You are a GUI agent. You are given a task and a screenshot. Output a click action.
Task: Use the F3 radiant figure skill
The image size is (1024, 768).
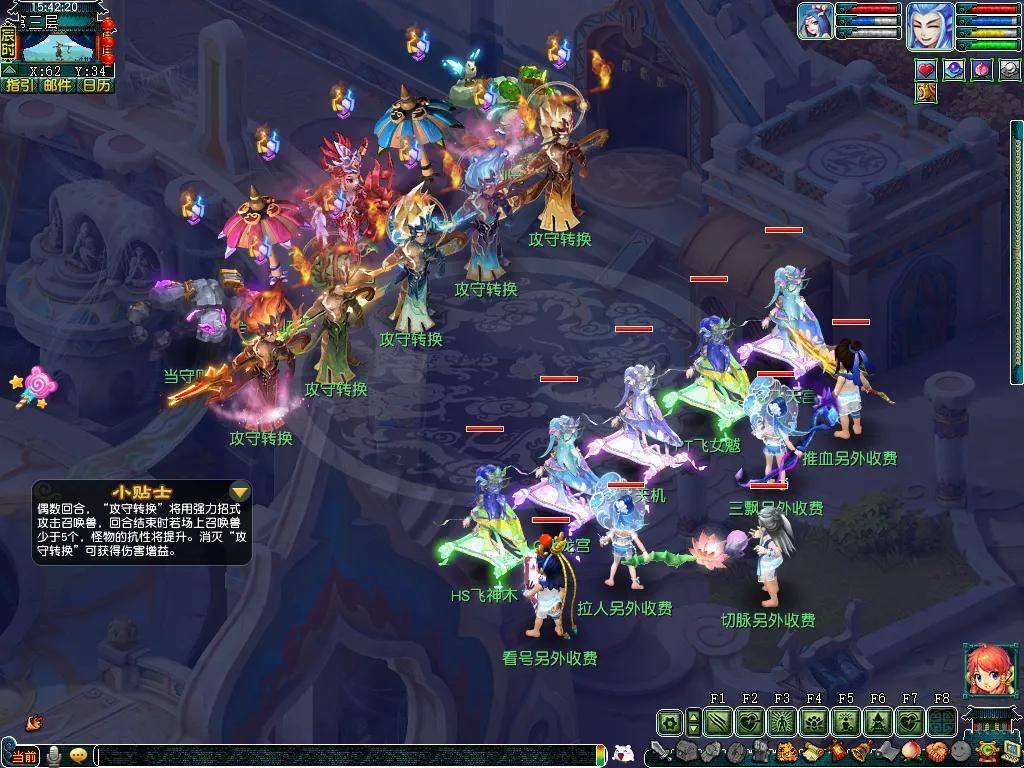click(781, 721)
